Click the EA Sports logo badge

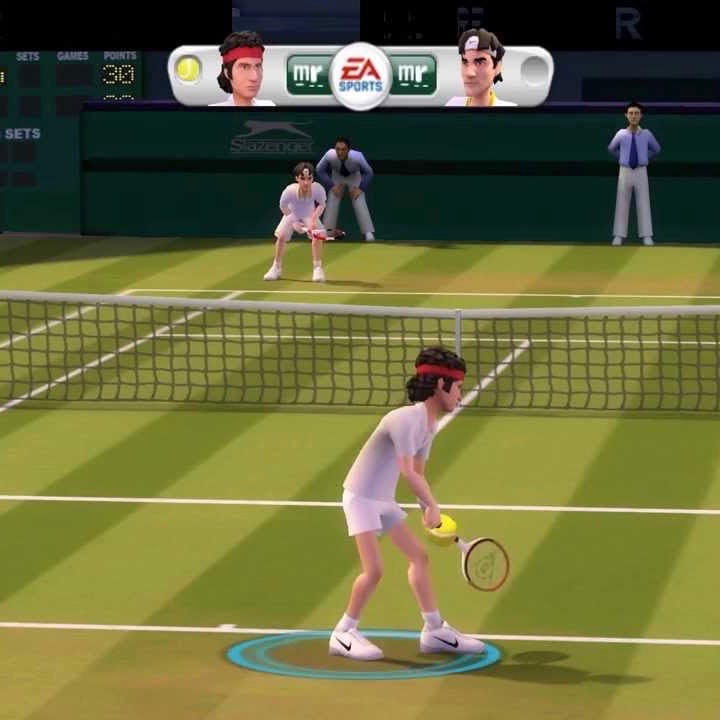coord(360,75)
